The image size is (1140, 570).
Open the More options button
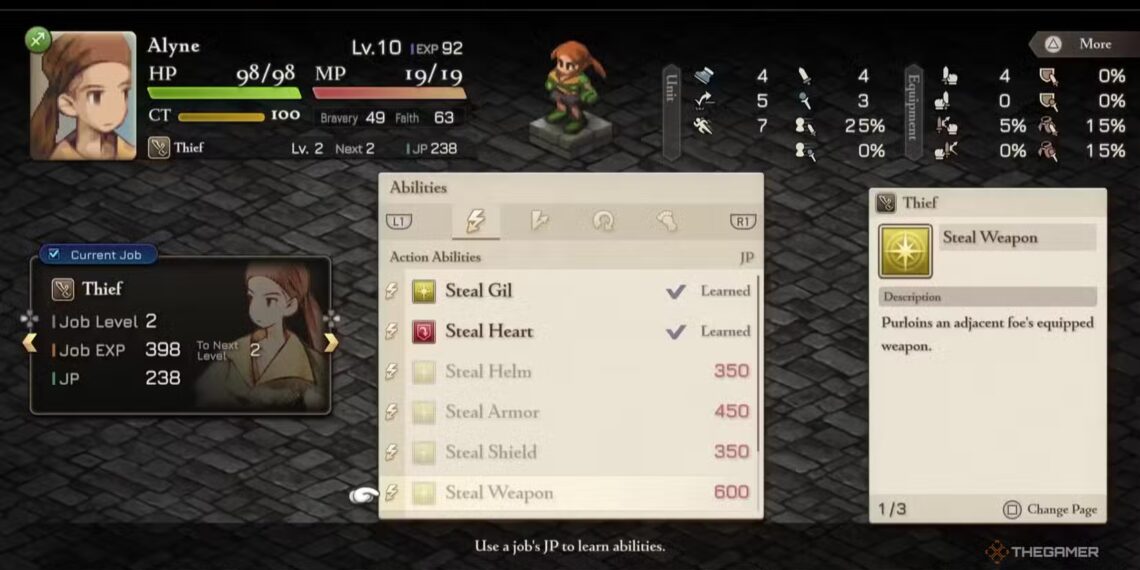(x=1078, y=44)
